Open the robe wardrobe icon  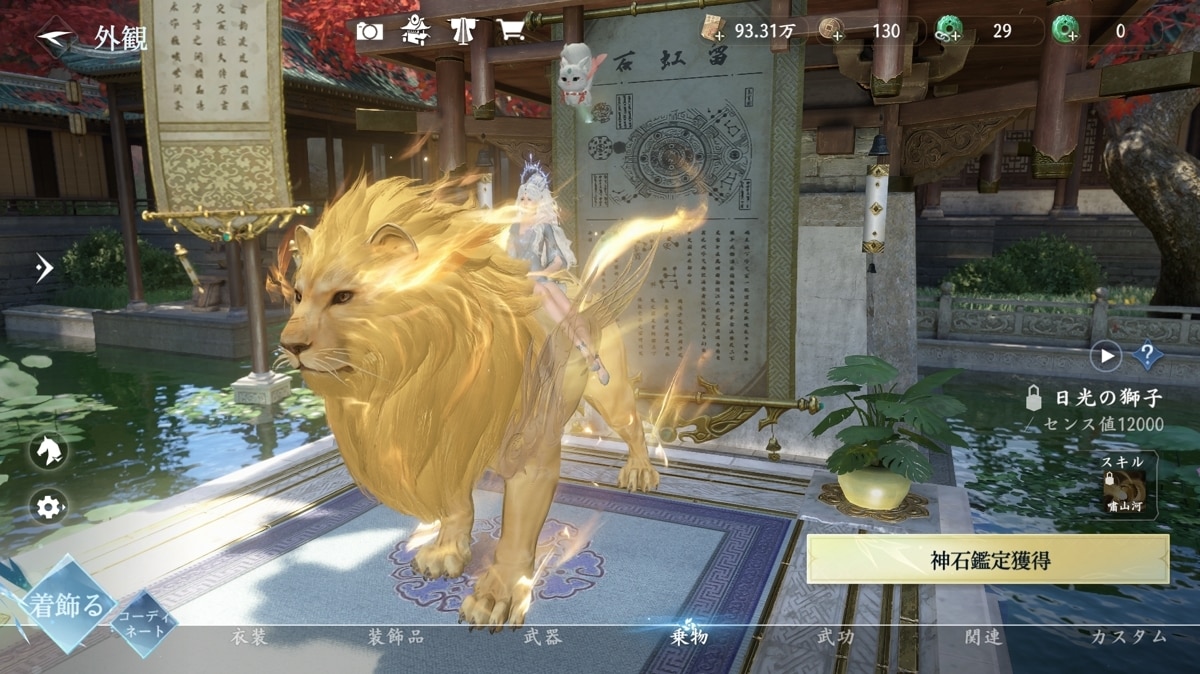pos(463,31)
